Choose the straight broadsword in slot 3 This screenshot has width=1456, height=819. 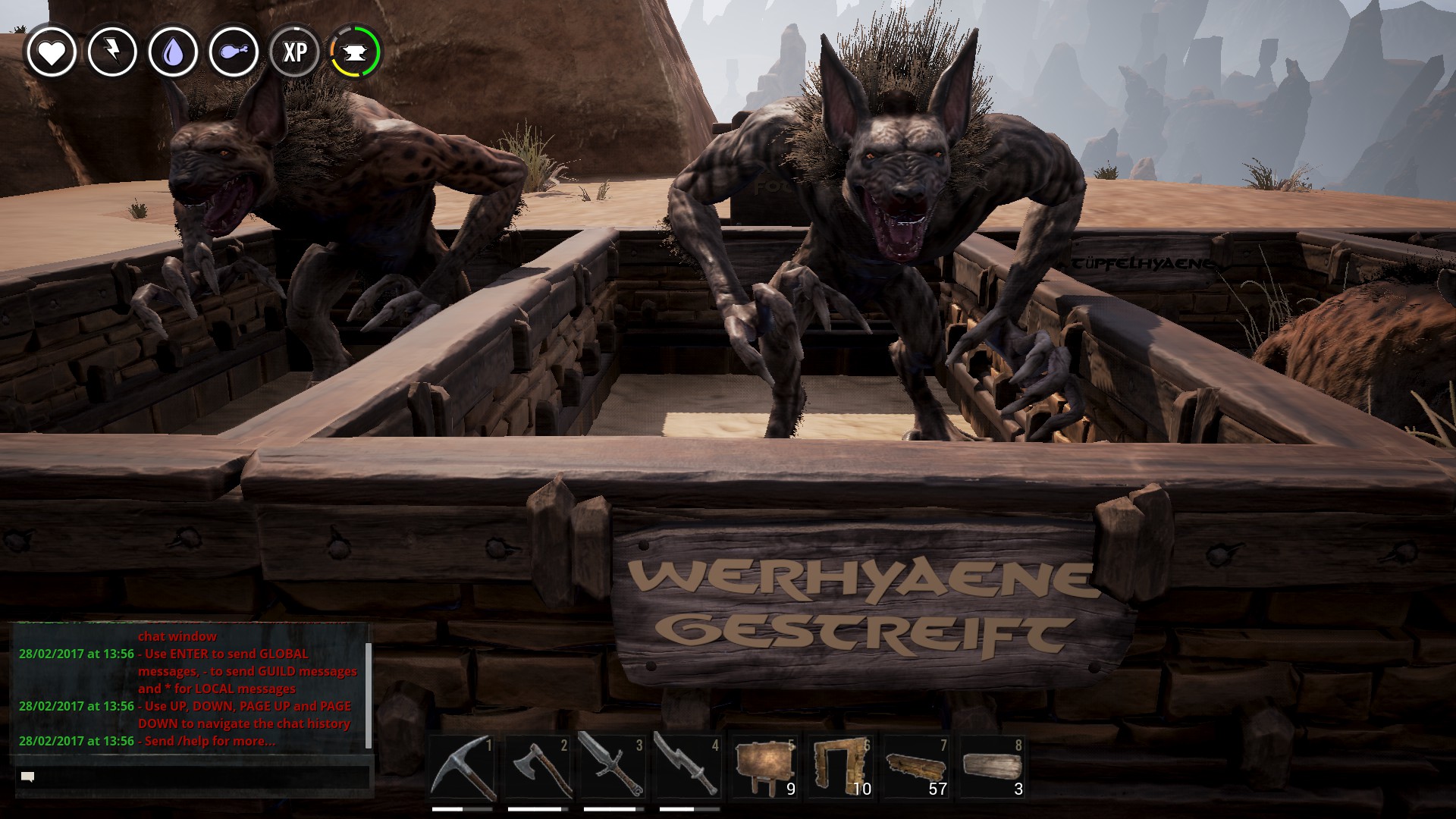point(613,767)
